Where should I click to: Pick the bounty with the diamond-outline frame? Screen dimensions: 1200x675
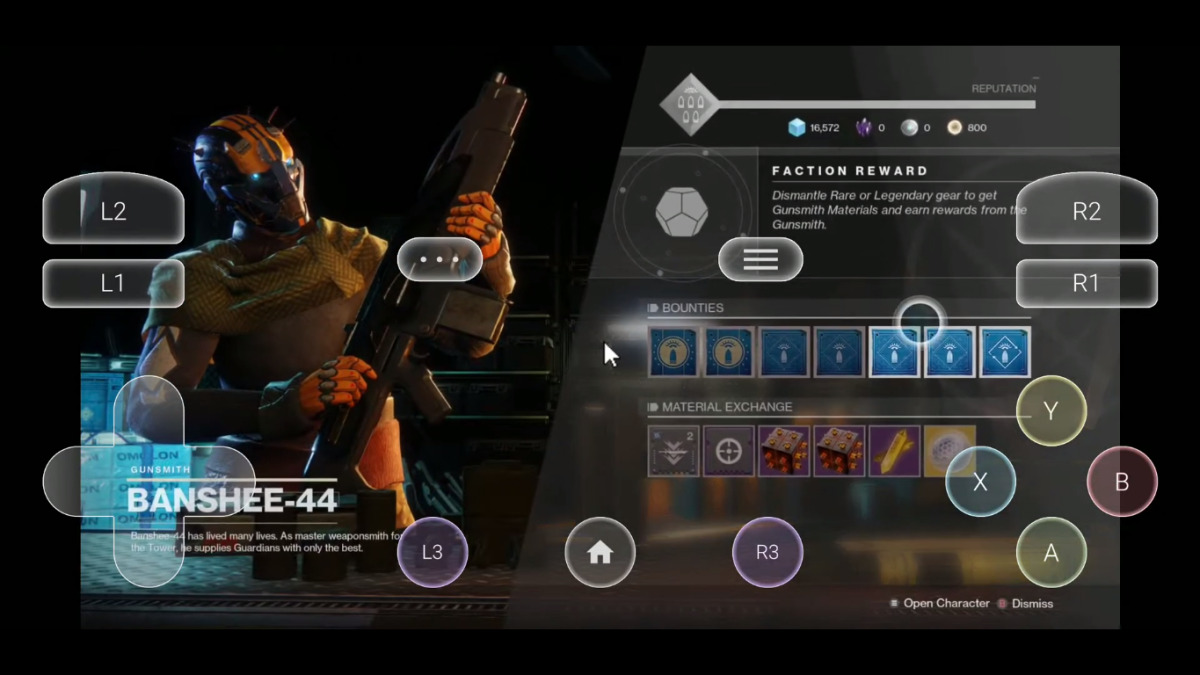click(1005, 352)
